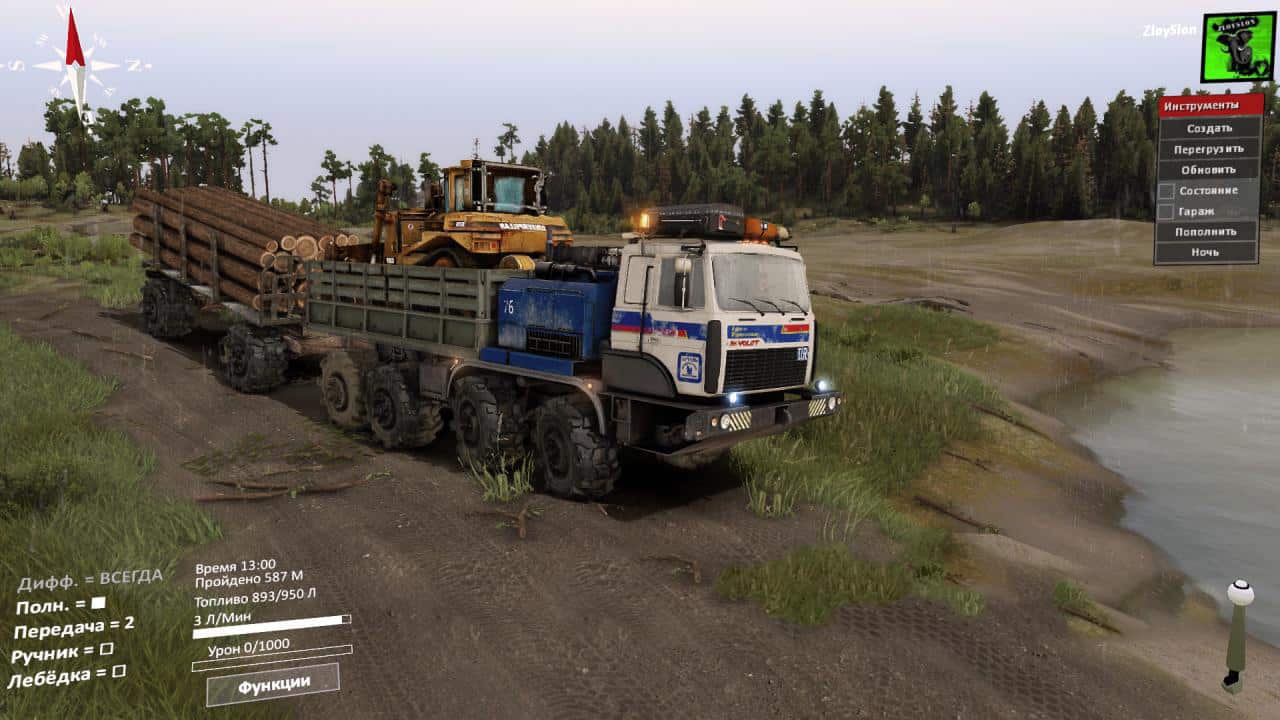The height and width of the screenshot is (720, 1280).
Task: Enable the Гараж checkbox
Action: (x=1166, y=211)
